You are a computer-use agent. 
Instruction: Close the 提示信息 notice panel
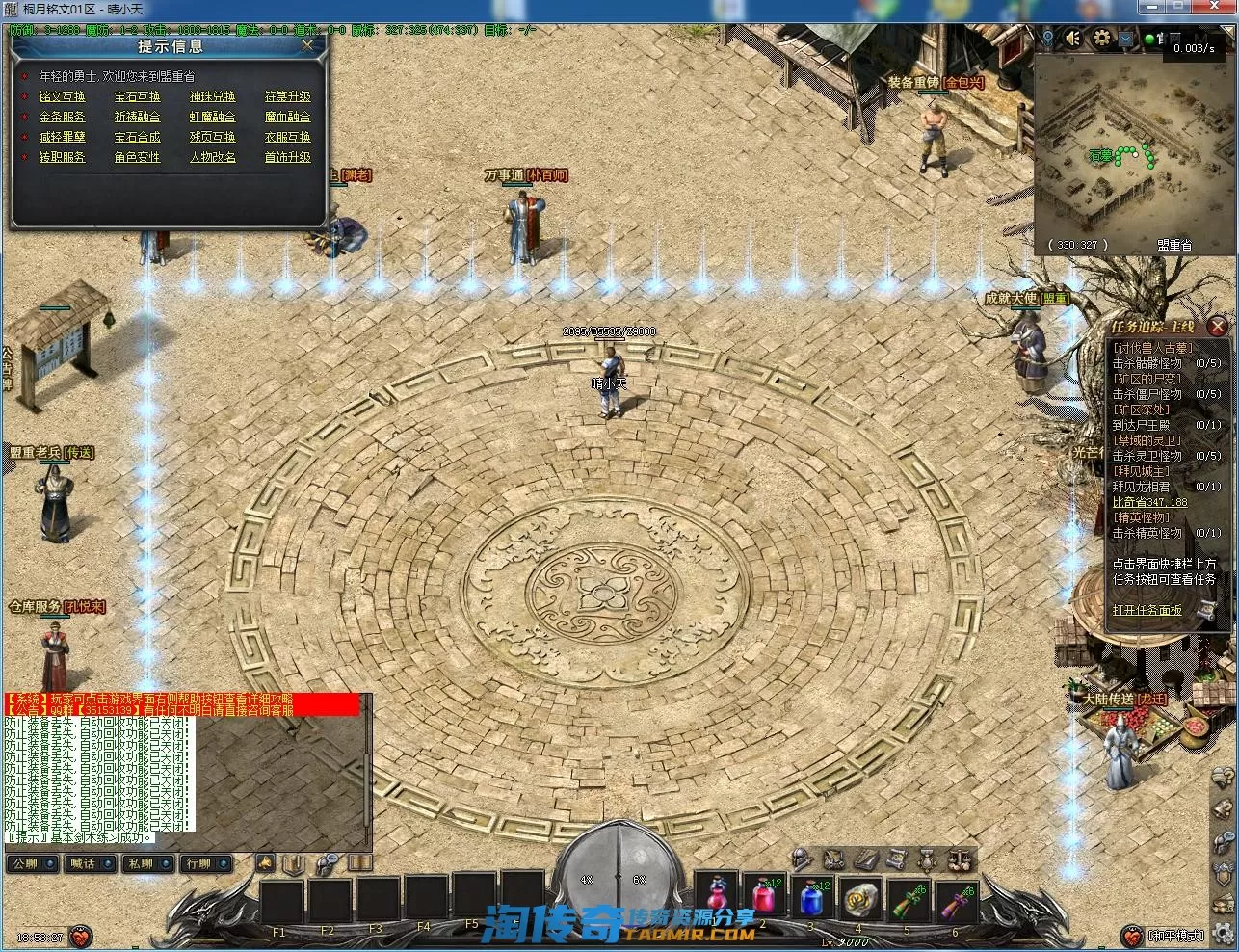pos(307,44)
